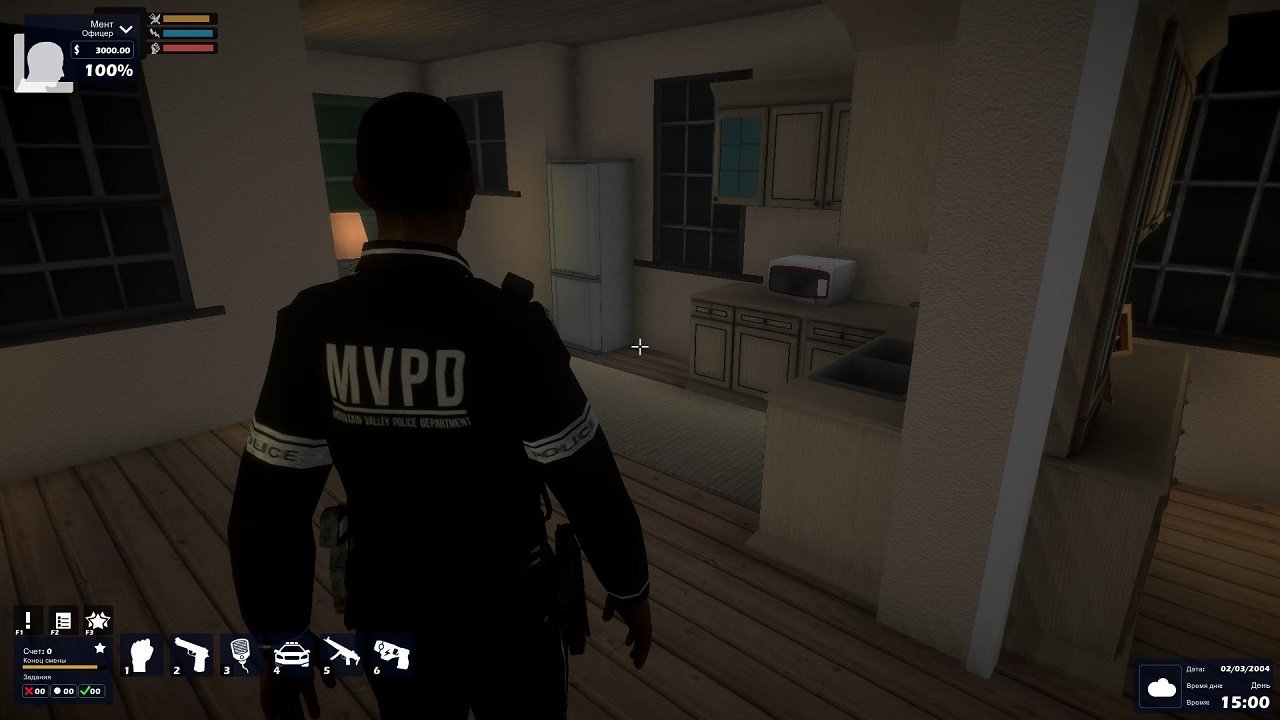Image resolution: width=1280 pixels, height=720 pixels.
Task: Select the taser in hotbar slot 6
Action: point(390,654)
